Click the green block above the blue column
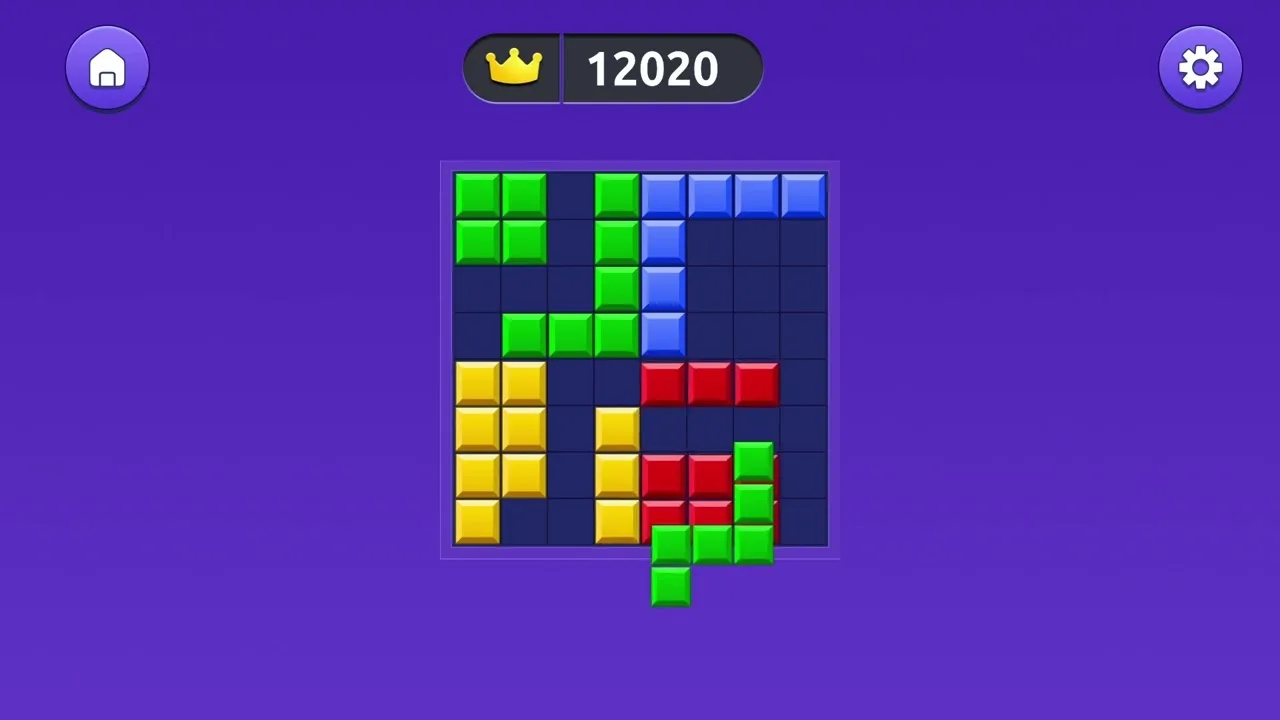1280x720 pixels. point(615,196)
